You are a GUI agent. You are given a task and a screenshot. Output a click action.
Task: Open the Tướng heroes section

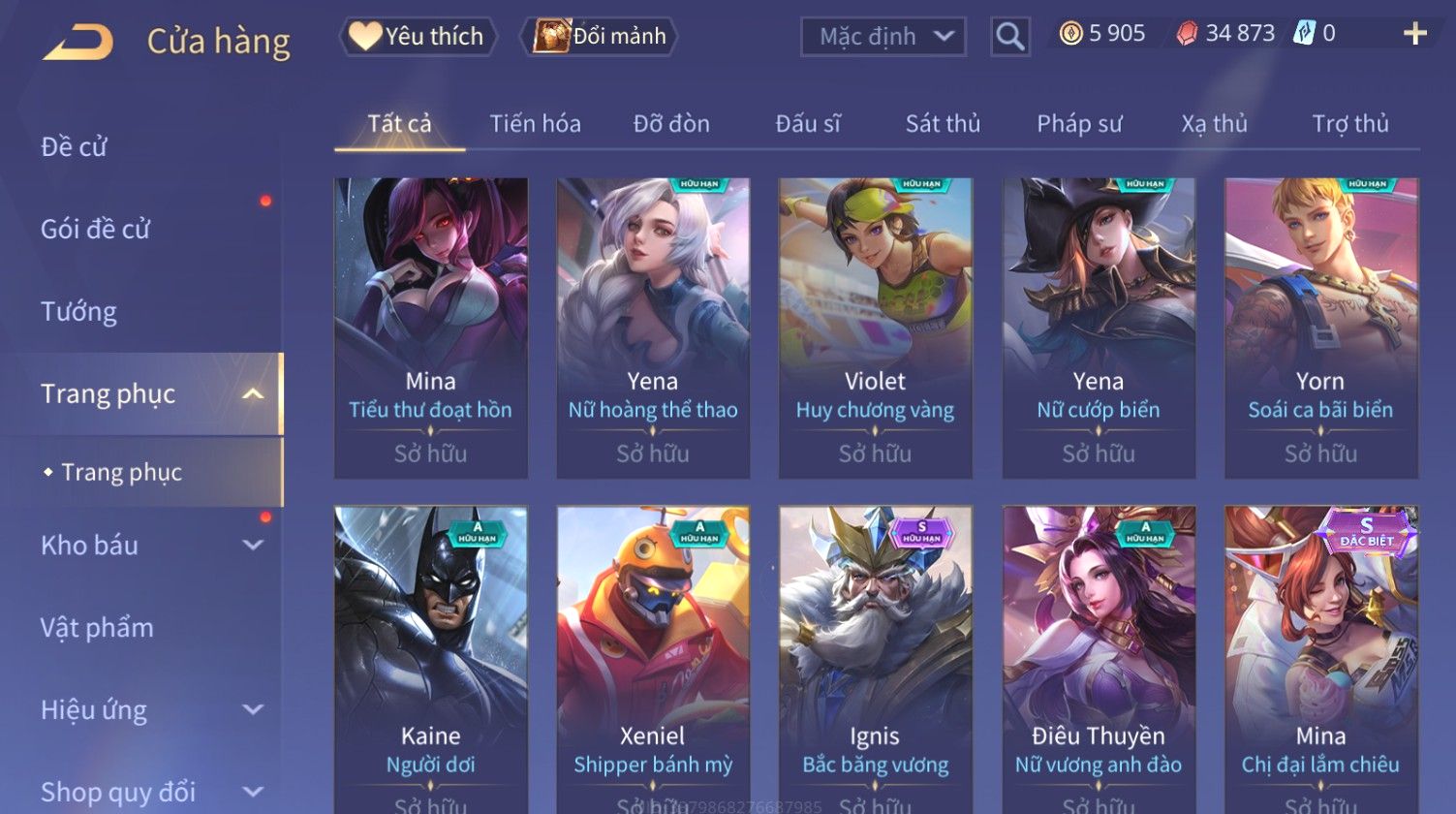(78, 312)
